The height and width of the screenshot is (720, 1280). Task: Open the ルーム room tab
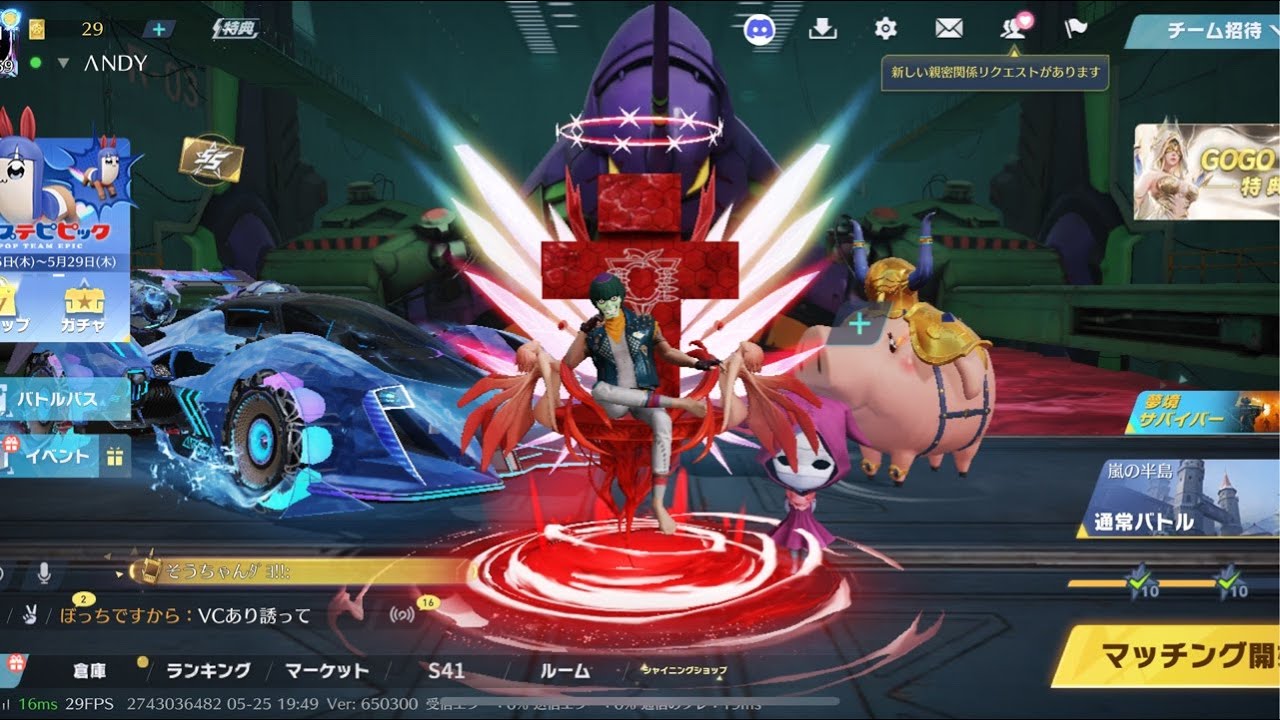point(565,671)
